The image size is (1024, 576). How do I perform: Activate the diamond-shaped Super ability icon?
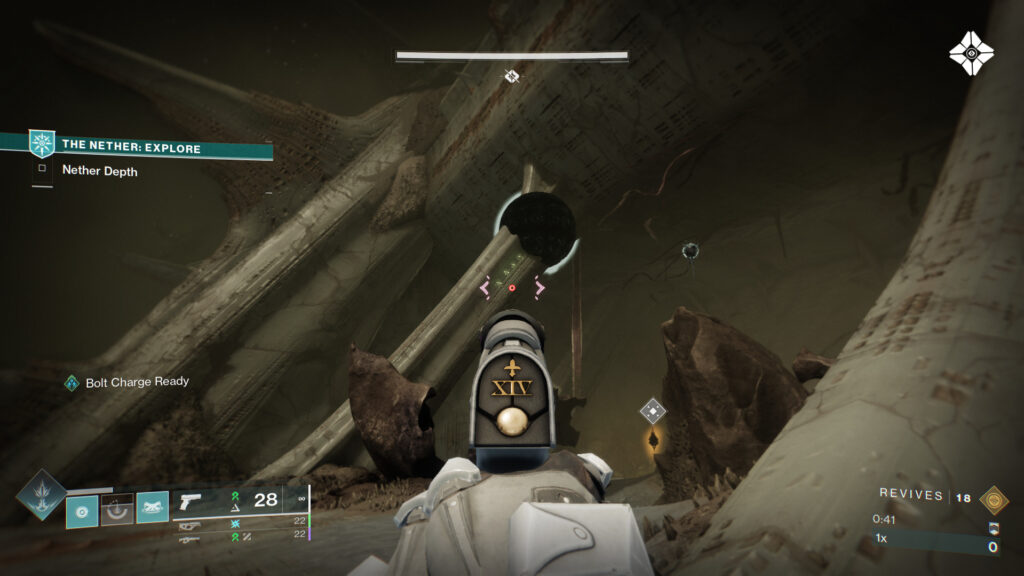click(x=41, y=494)
